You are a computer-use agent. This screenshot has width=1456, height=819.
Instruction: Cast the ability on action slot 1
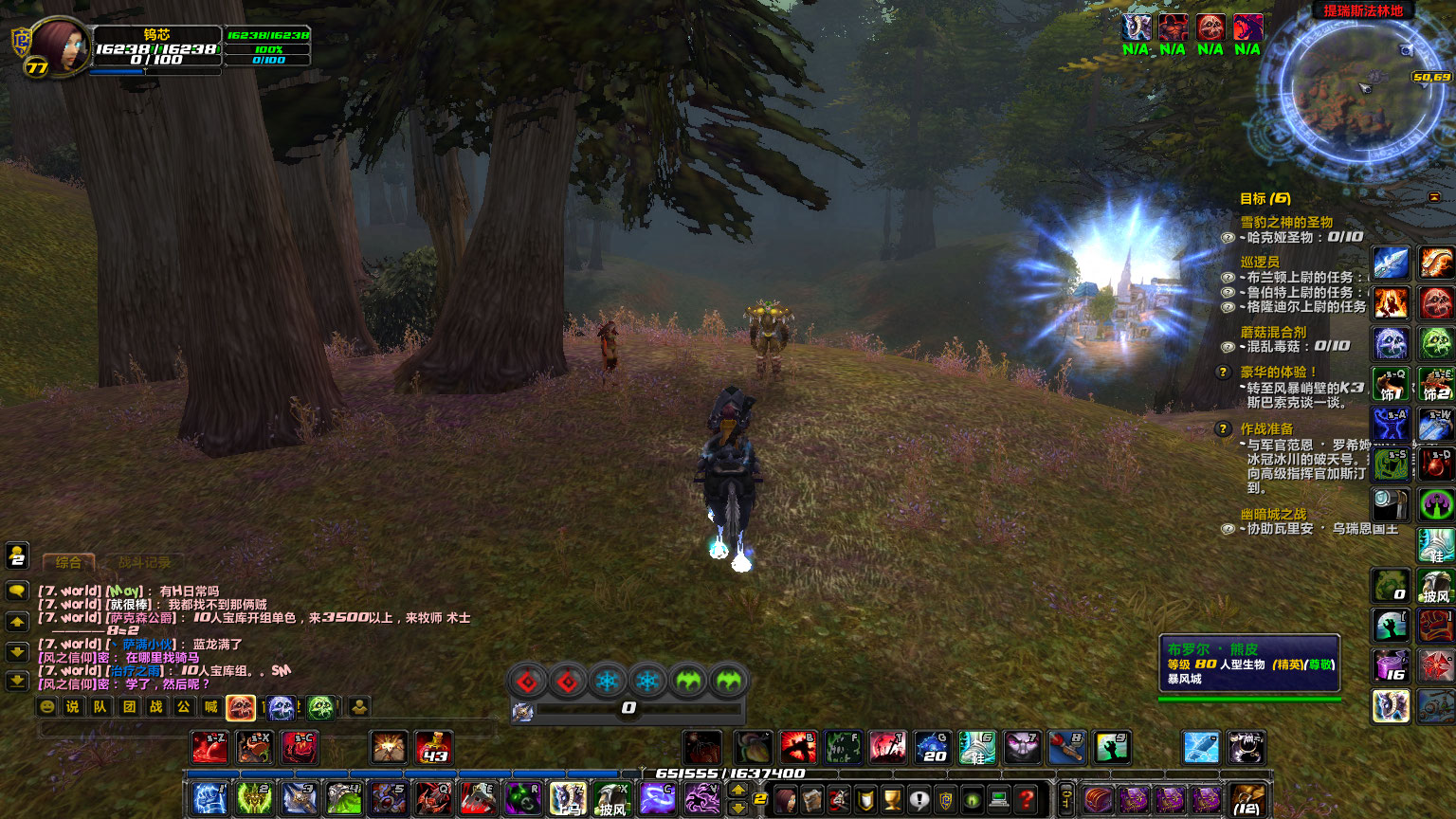(x=209, y=799)
